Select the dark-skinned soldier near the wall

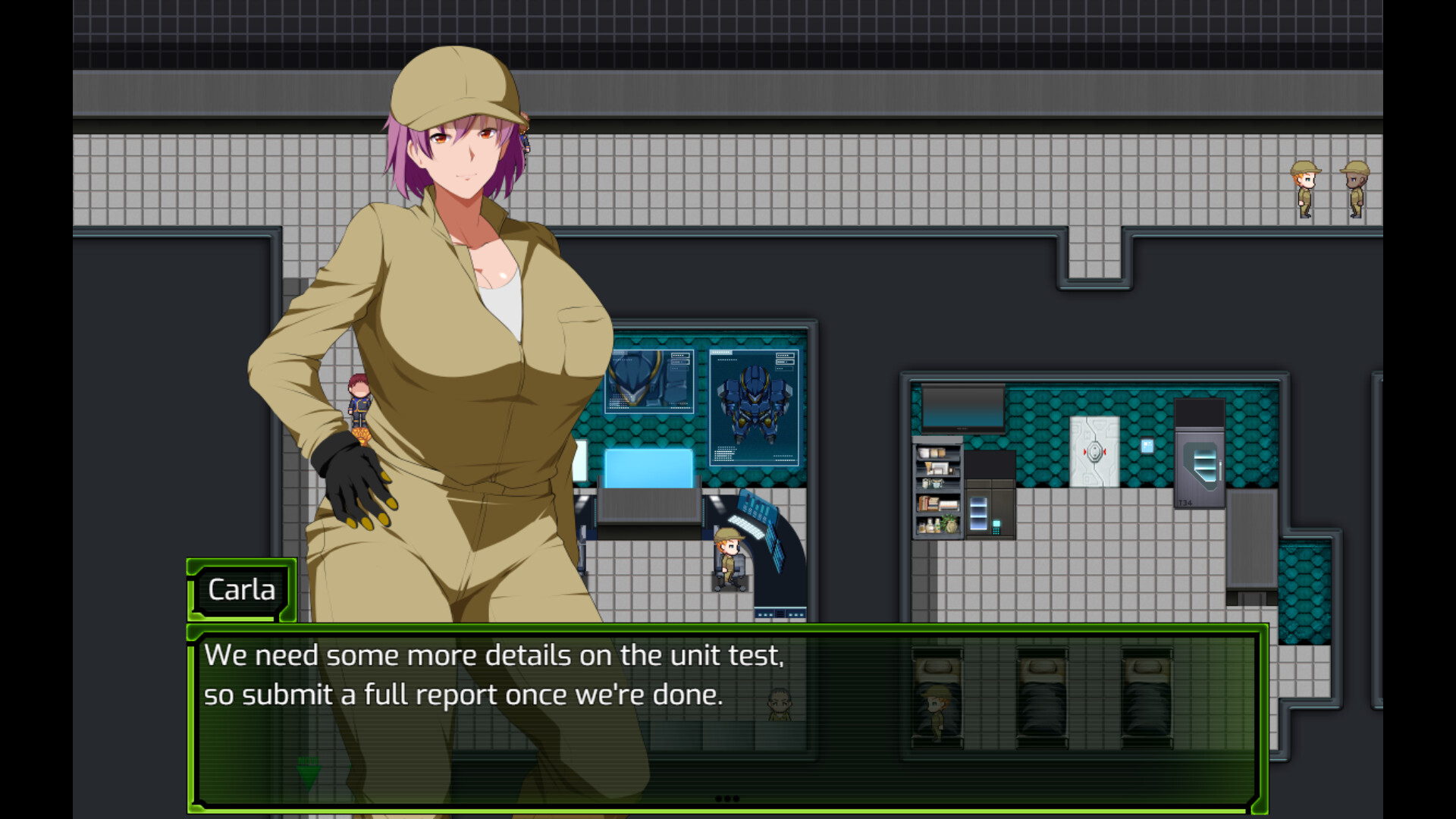point(1354,188)
